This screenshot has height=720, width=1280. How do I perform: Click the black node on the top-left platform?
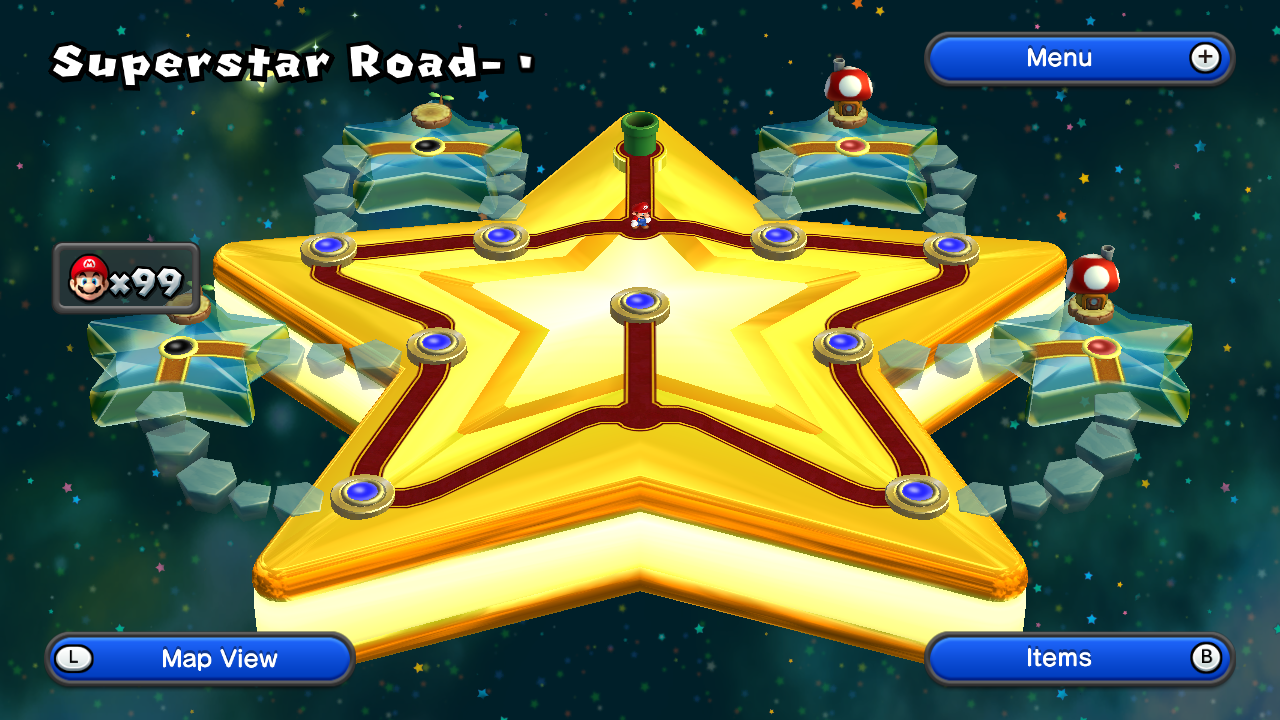[429, 144]
